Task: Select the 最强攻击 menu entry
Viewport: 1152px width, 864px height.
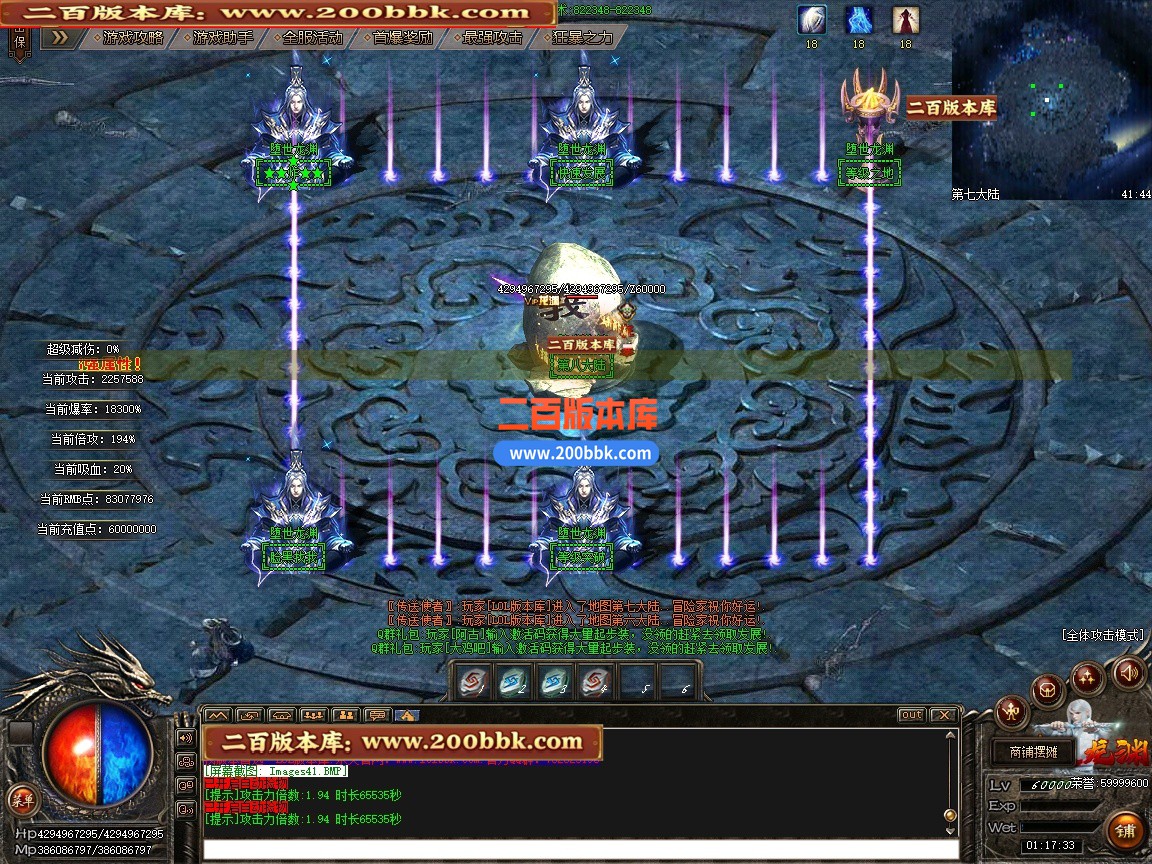Action: [x=492, y=38]
